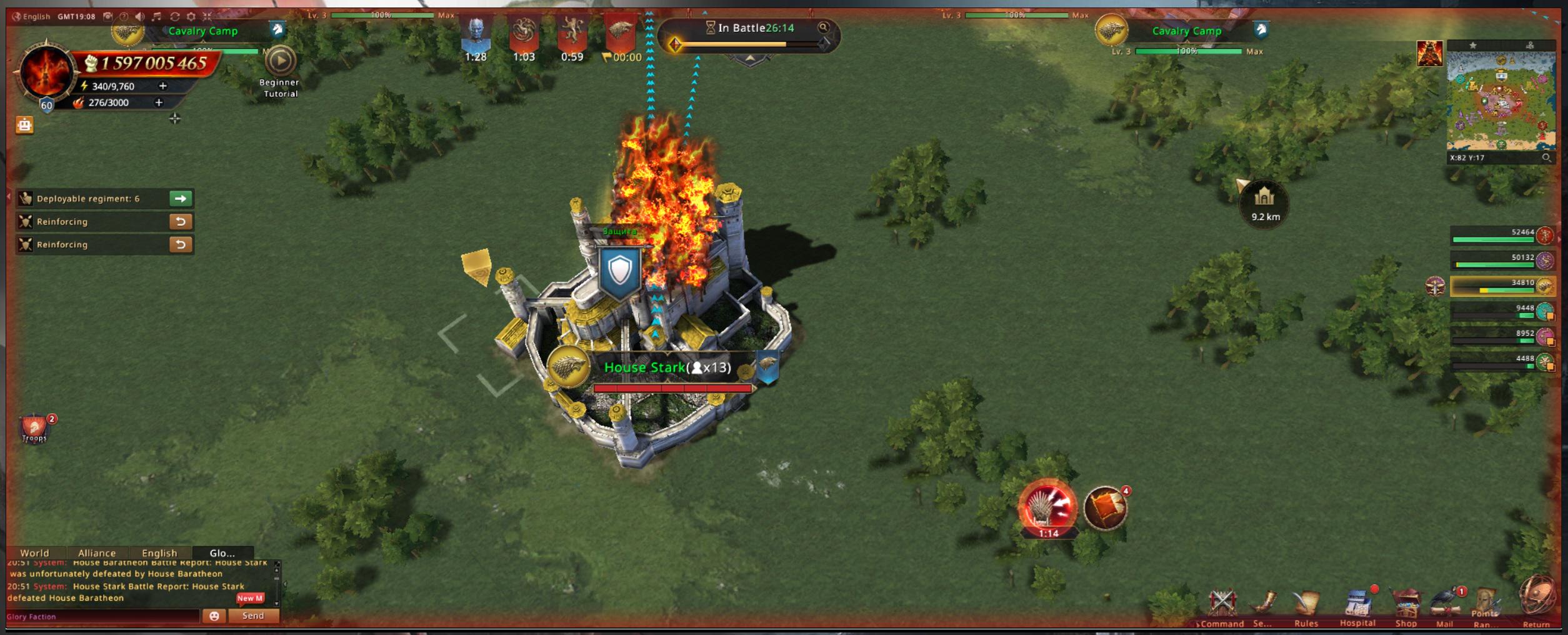Open the Rules scroll
Viewport: 1568px width, 635px height.
(1306, 605)
